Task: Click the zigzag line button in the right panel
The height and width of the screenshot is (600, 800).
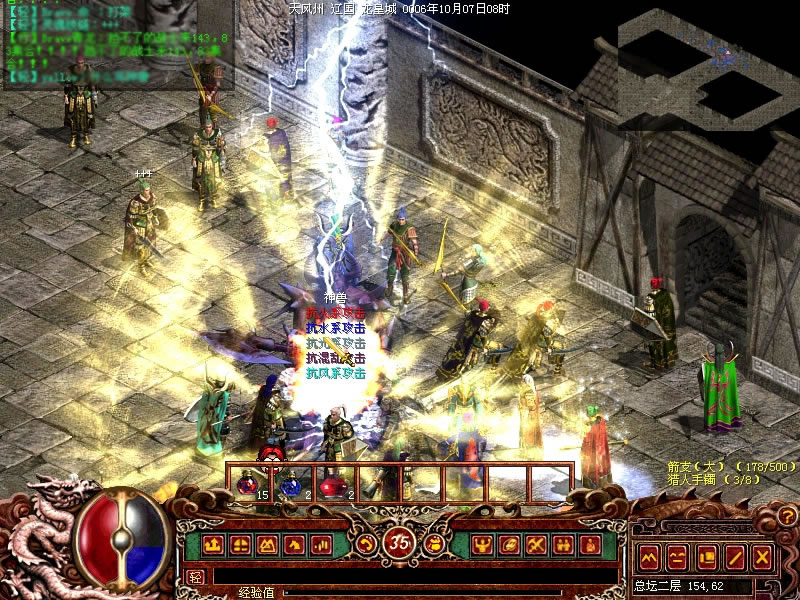Action: click(x=648, y=557)
